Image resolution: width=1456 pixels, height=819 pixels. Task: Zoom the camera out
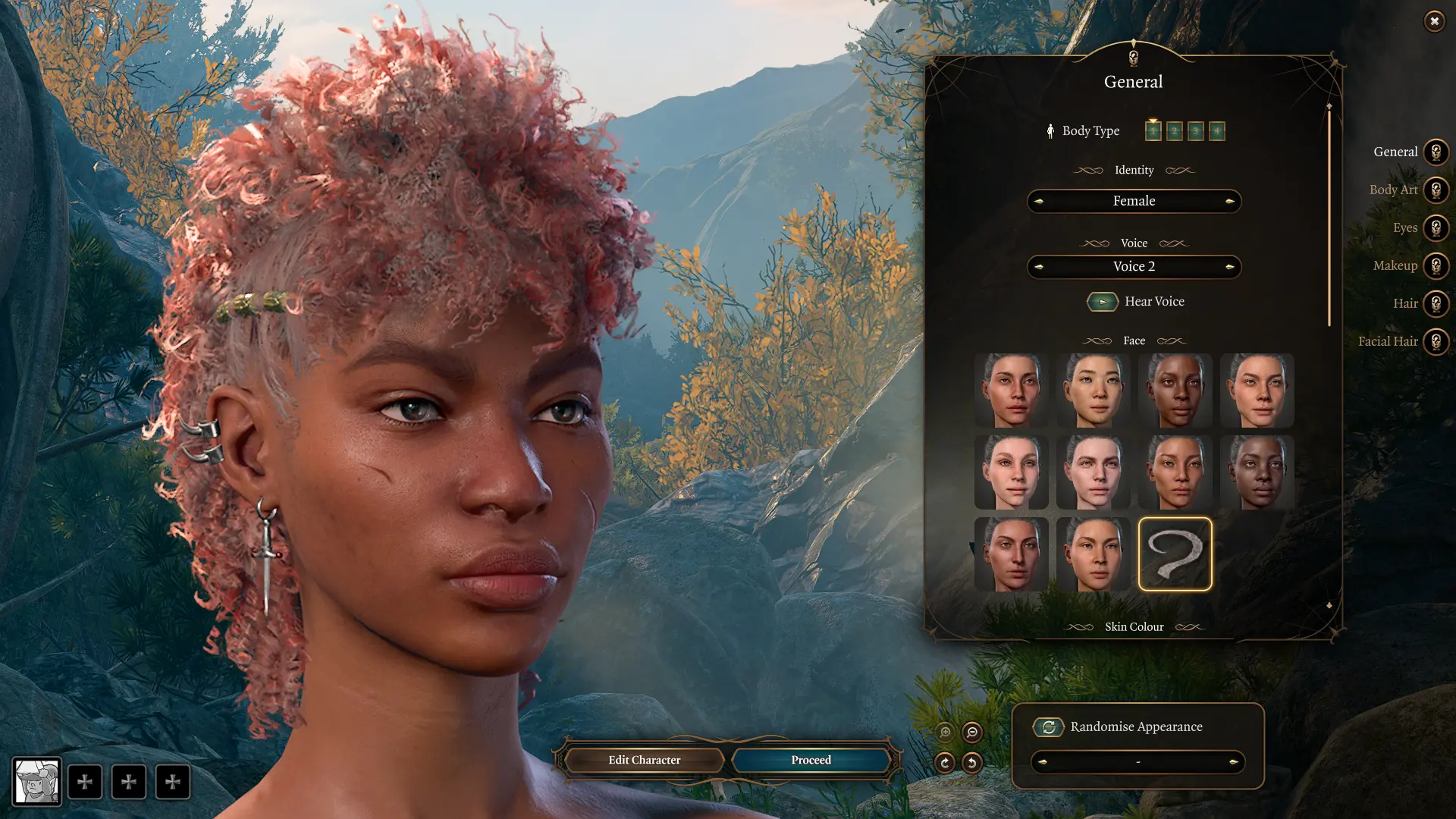point(971,733)
